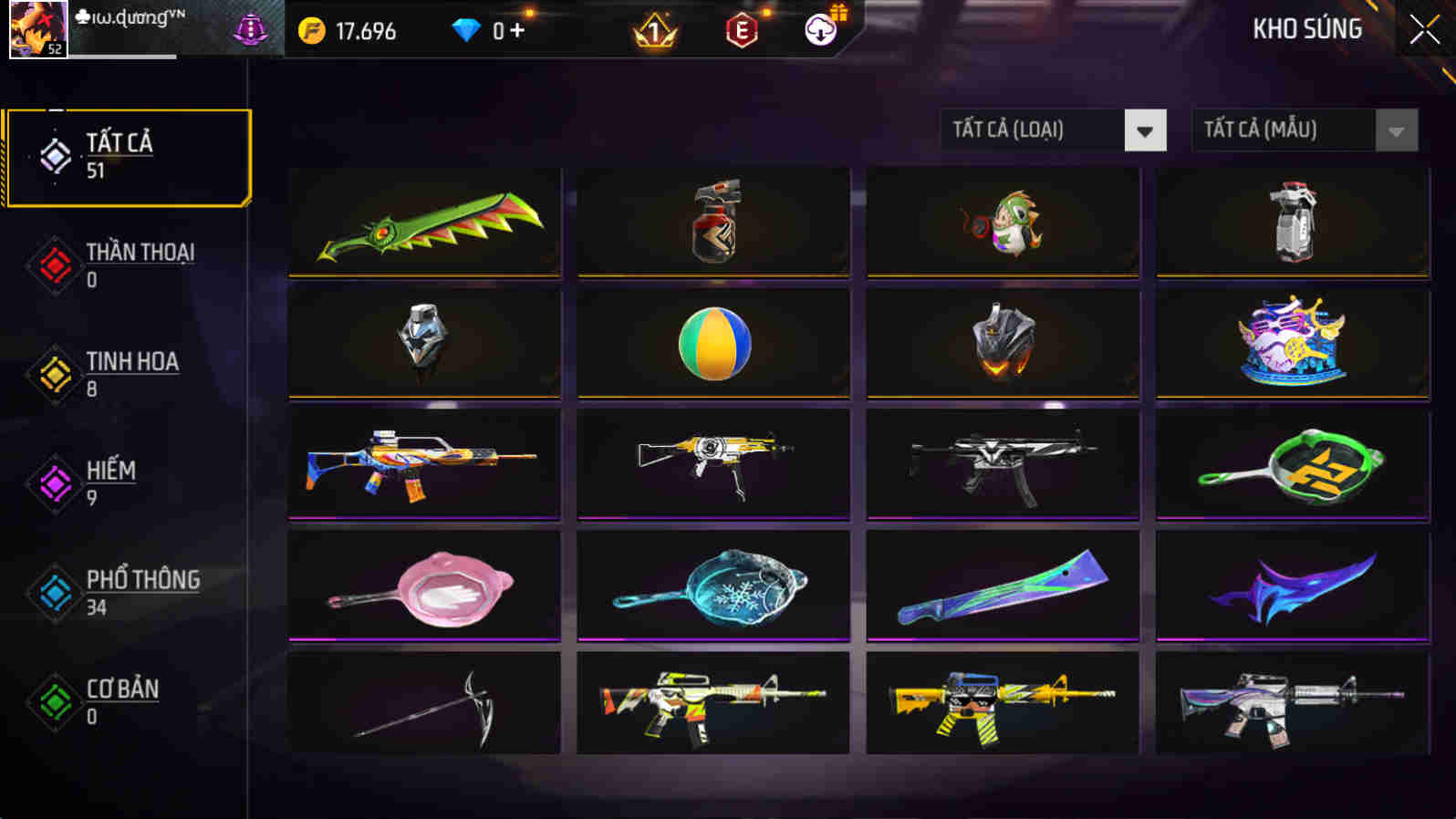
Task: Click the beach ball item thumbnail
Action: pyautogui.click(x=712, y=343)
